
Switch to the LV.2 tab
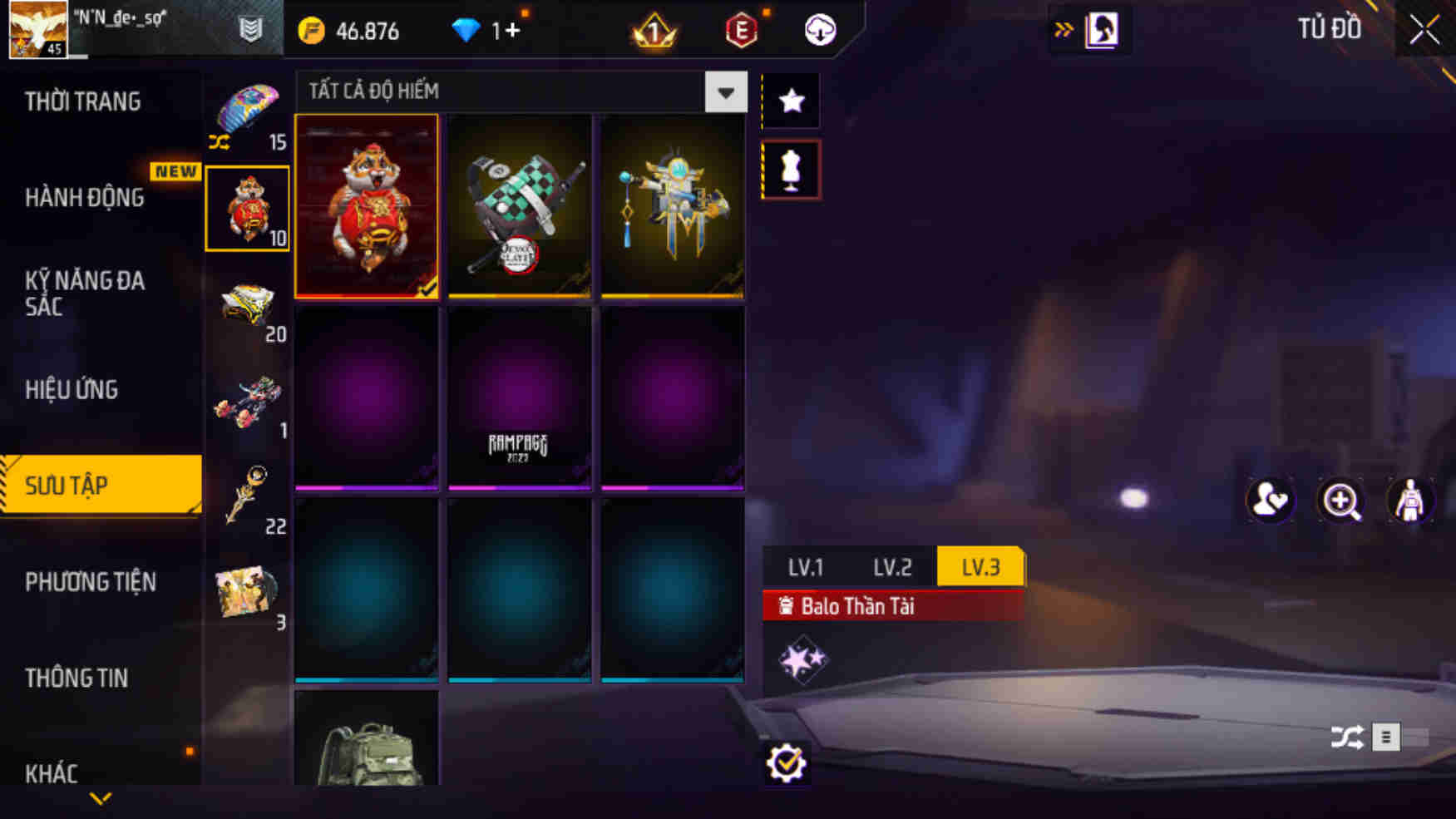point(892,567)
